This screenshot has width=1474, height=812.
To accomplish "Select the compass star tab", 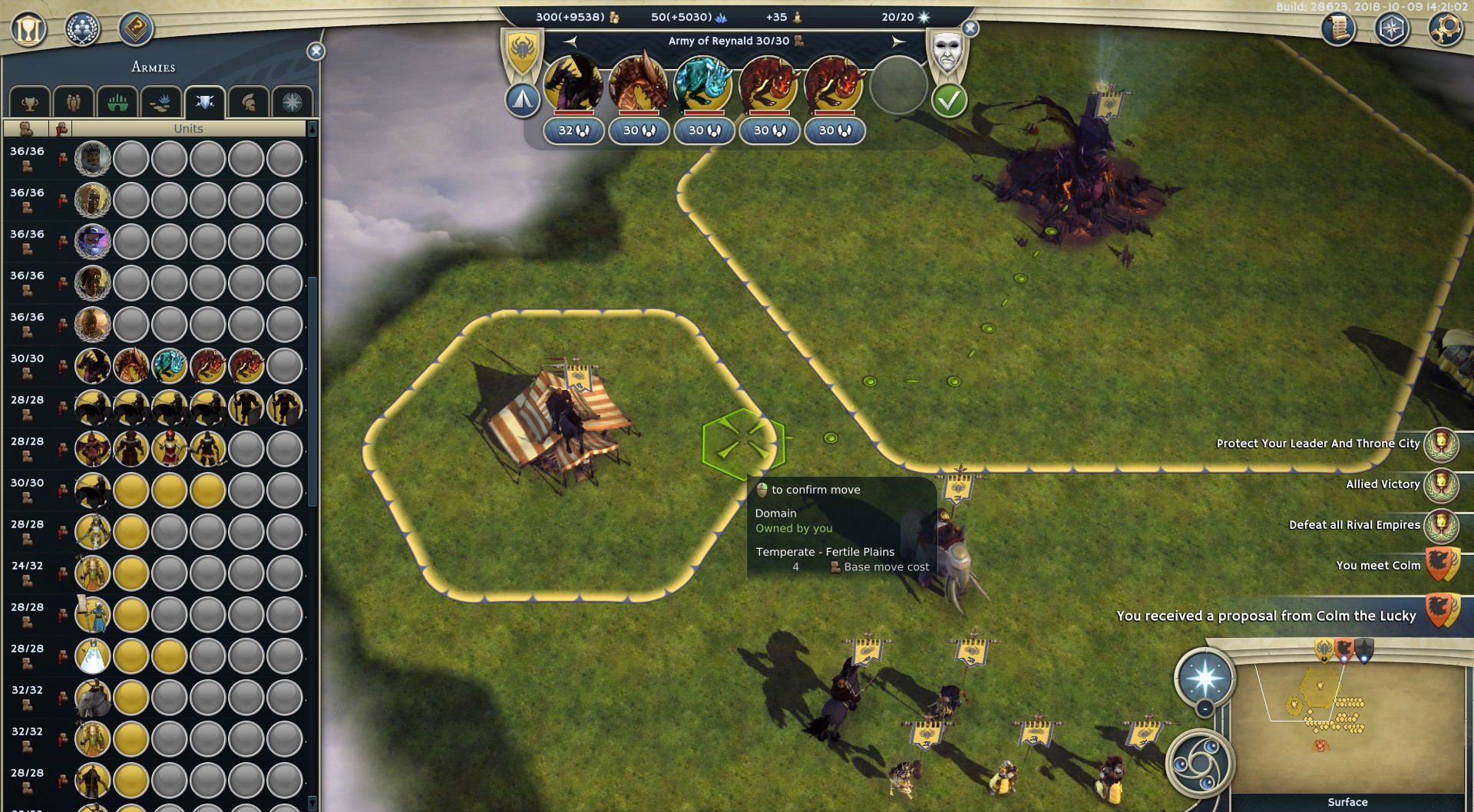I will point(292,103).
